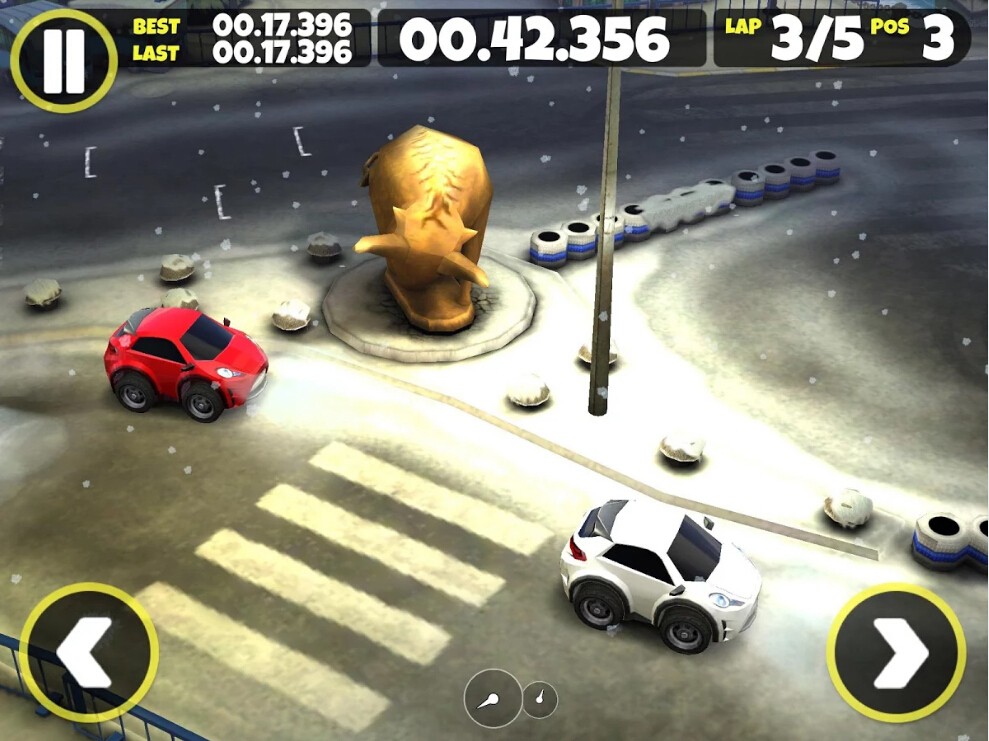Pause the race with the pause button

coord(63,59)
